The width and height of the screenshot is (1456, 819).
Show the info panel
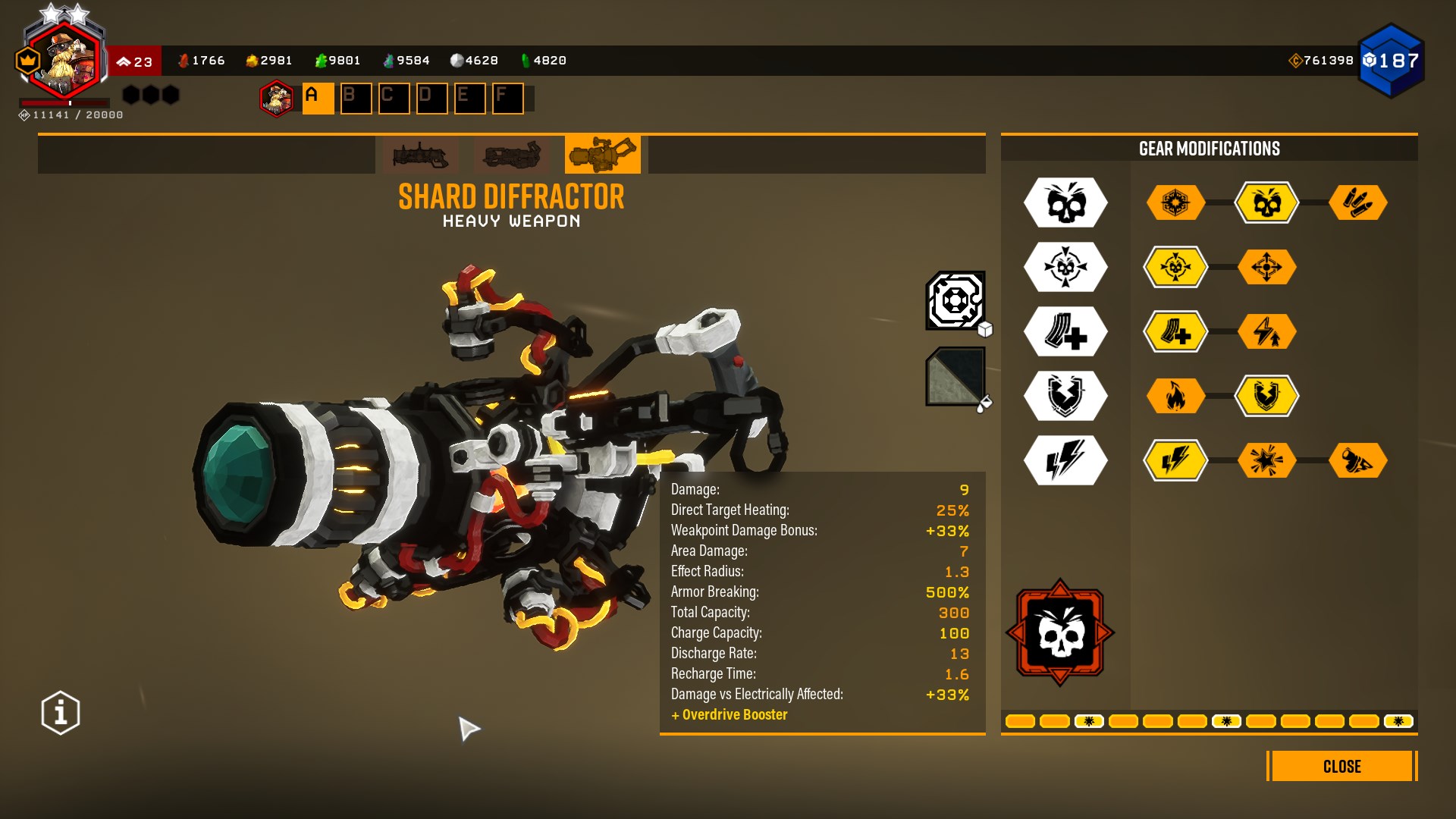(x=61, y=713)
